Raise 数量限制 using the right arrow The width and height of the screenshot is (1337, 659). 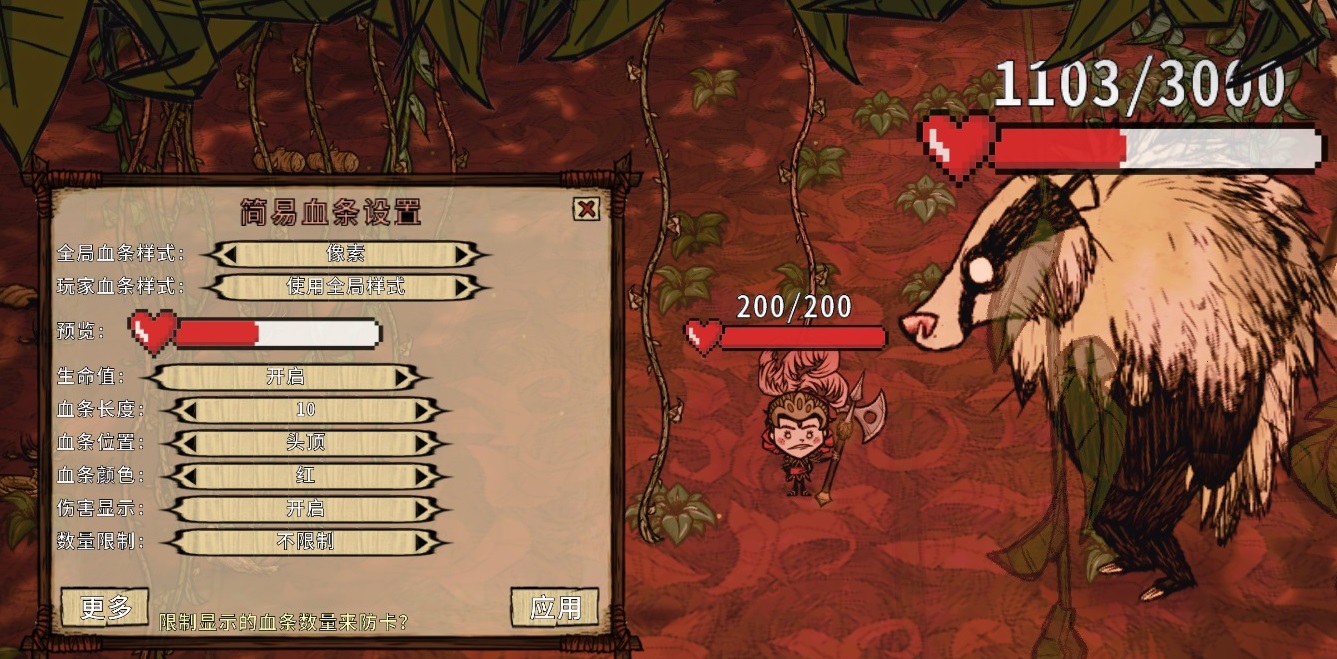423,542
